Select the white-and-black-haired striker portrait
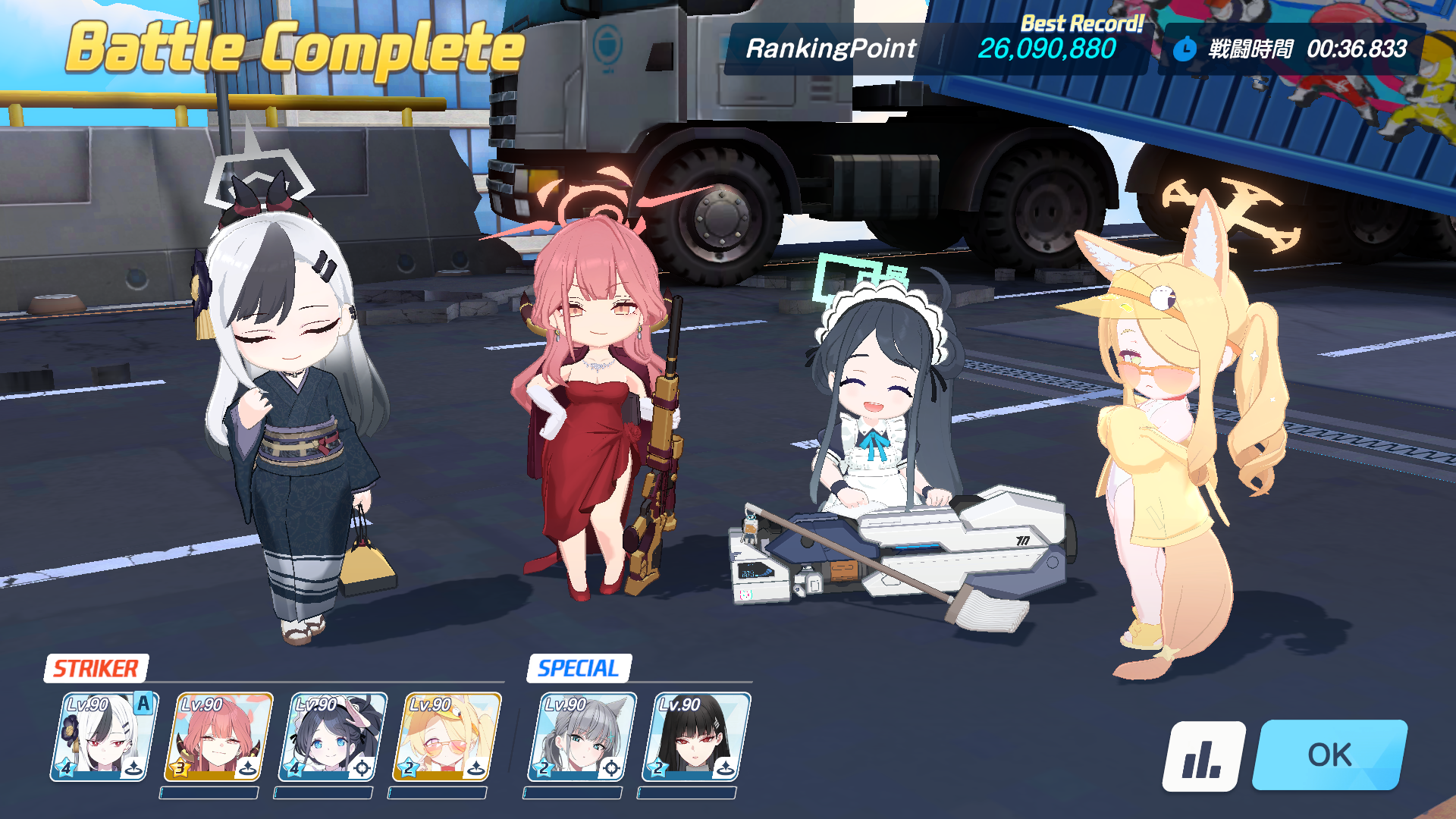1456x819 pixels. (x=104, y=736)
